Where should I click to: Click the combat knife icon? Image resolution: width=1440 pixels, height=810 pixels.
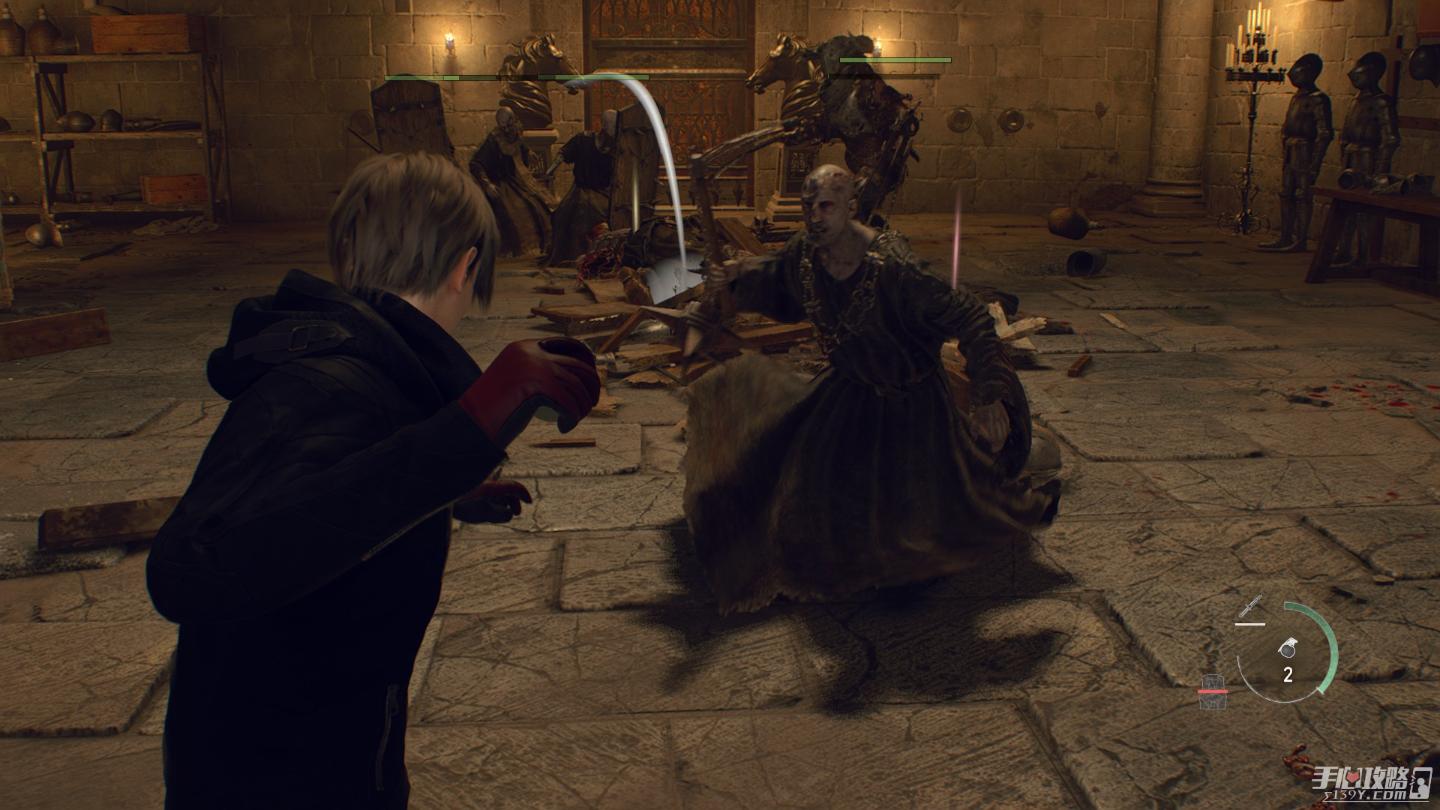pos(1249,606)
